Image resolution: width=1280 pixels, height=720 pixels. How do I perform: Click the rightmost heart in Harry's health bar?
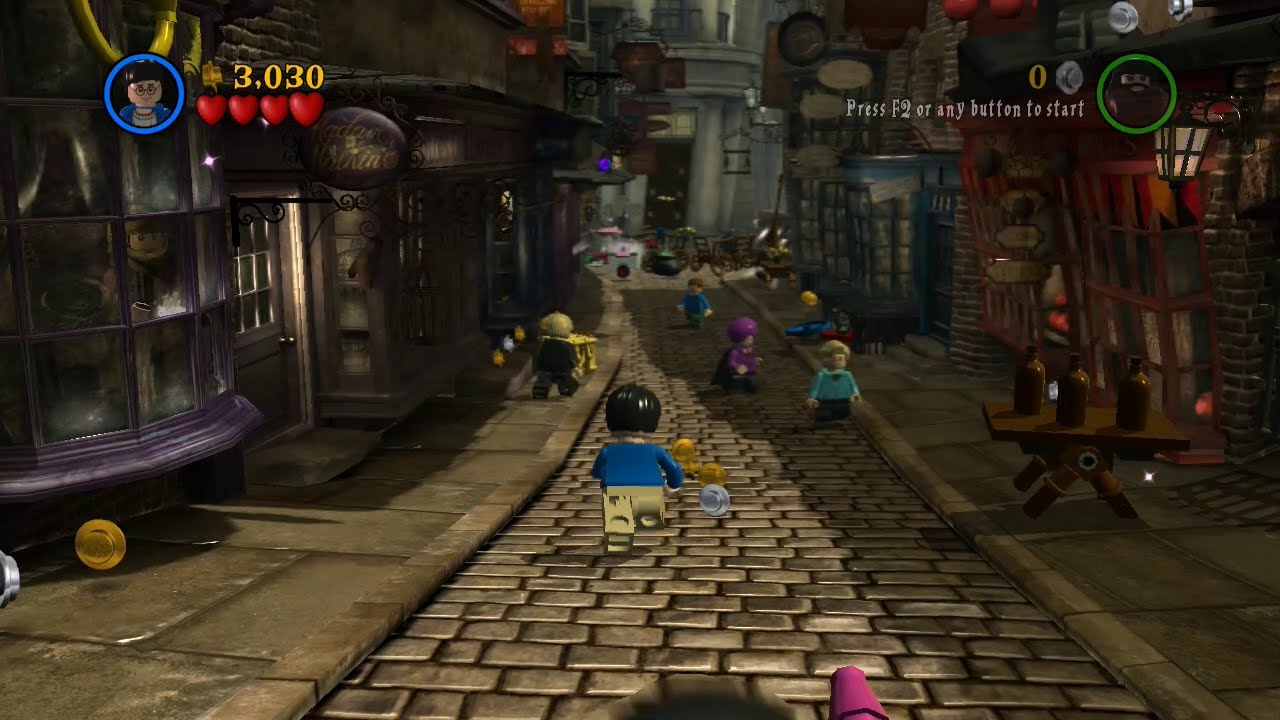pyautogui.click(x=303, y=112)
